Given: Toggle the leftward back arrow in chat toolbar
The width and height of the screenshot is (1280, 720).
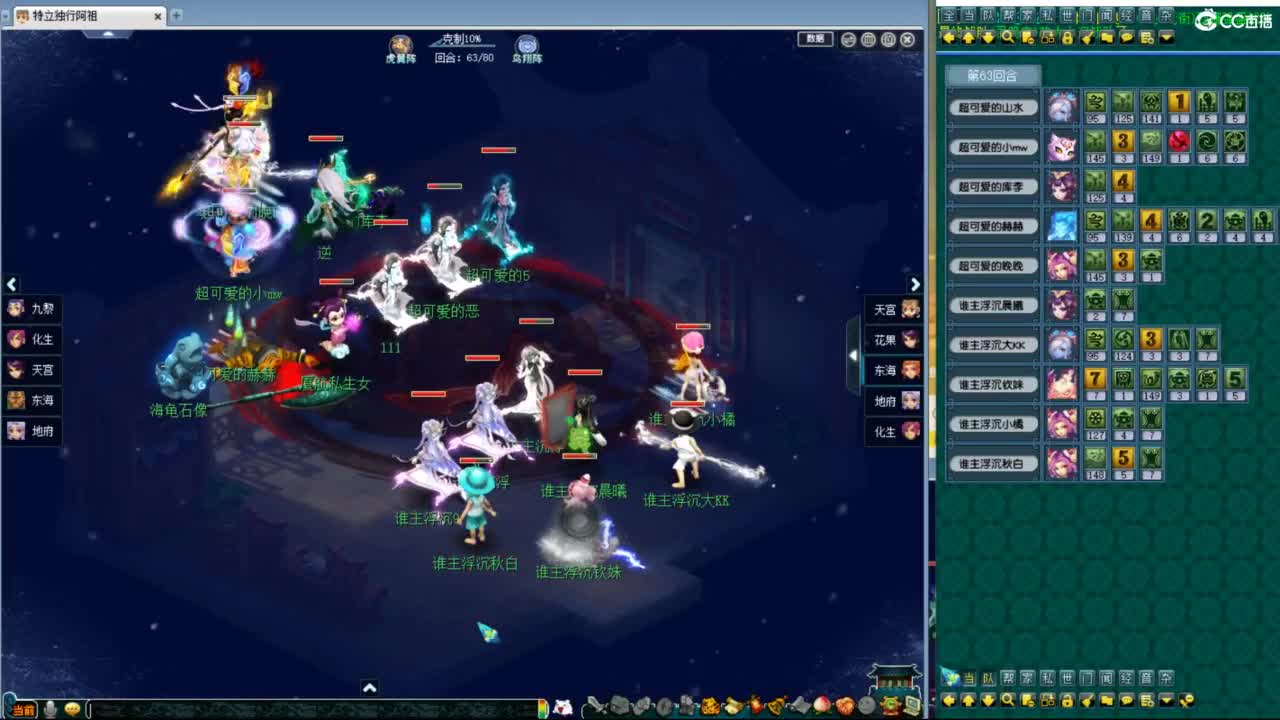Looking at the screenshot, I should [x=948, y=37].
